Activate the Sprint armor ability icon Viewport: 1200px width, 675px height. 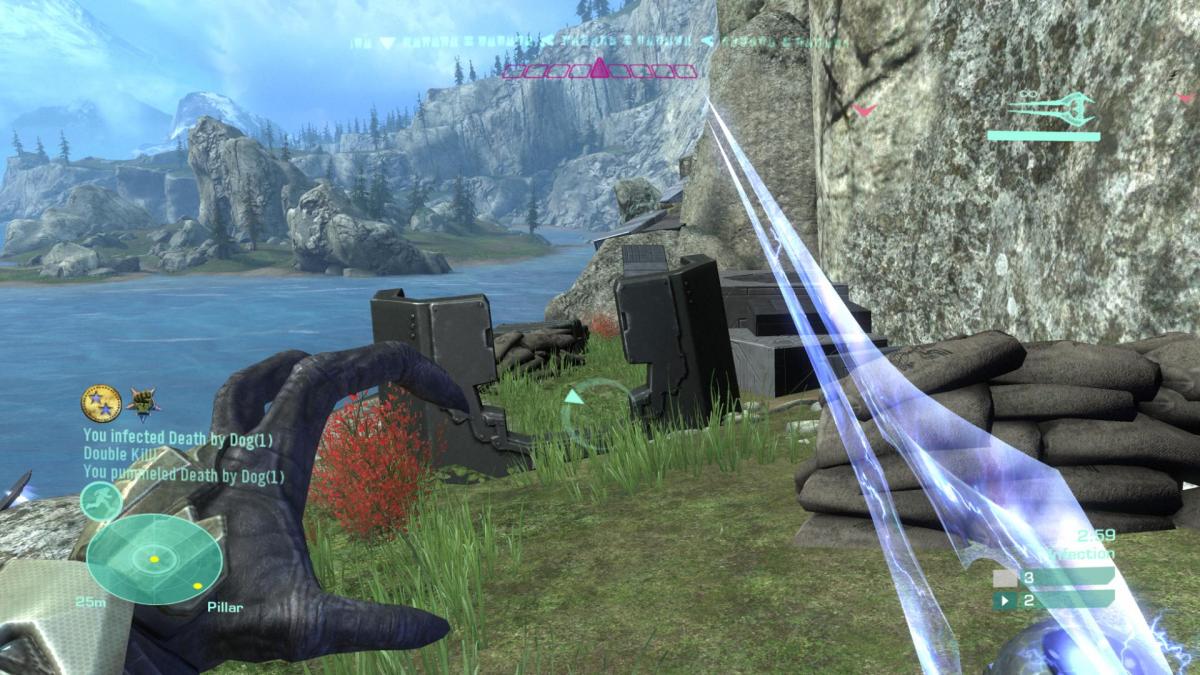(x=101, y=499)
